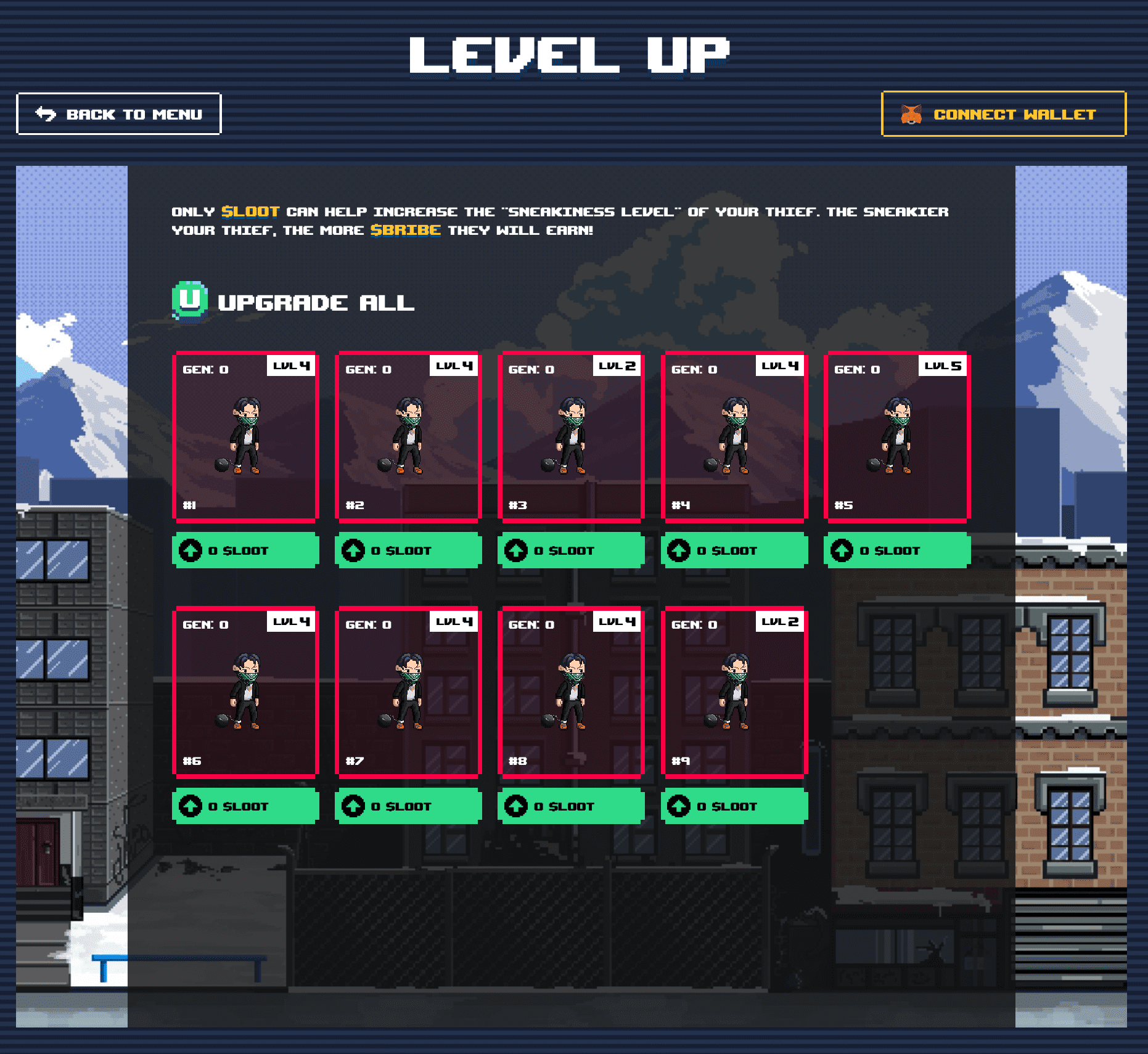Activate Upgrade All thieves
Screen dimensions: 1148x1054
pos(294,302)
